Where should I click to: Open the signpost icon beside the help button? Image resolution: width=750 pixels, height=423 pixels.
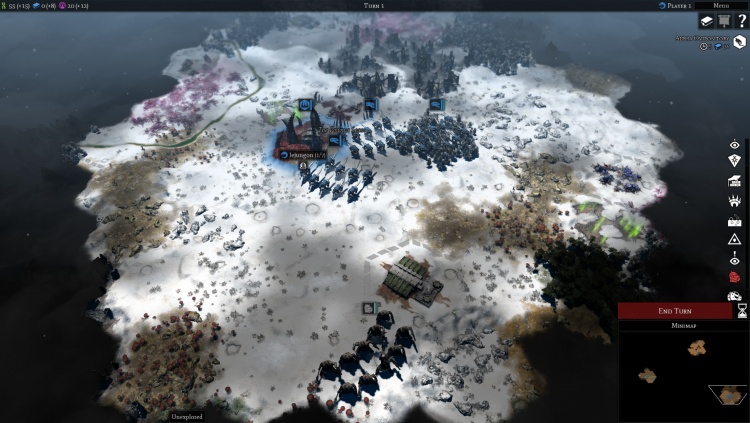click(722, 21)
